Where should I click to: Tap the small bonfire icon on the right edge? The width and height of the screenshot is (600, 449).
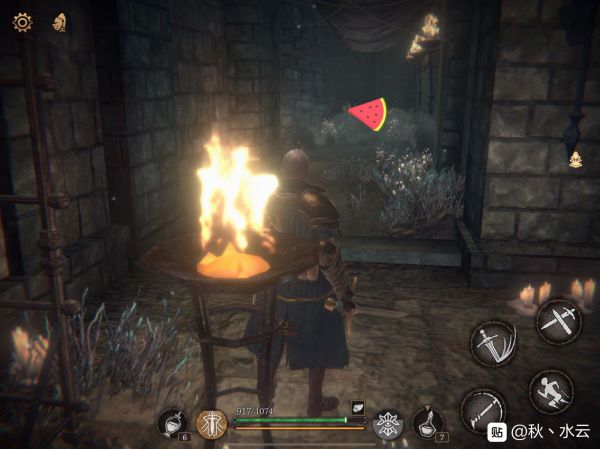tap(576, 158)
